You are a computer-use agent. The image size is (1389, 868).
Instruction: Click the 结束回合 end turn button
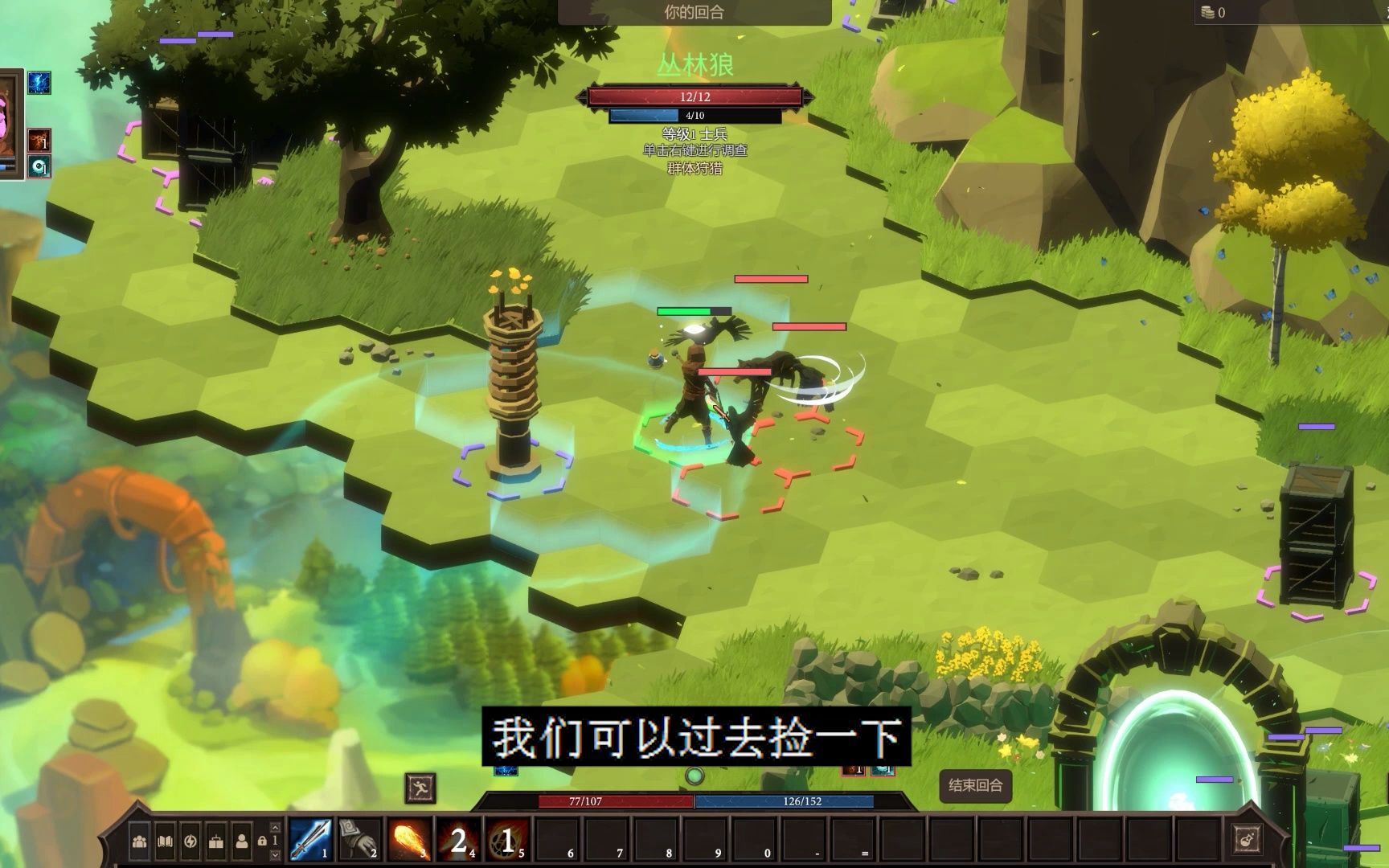(x=975, y=785)
